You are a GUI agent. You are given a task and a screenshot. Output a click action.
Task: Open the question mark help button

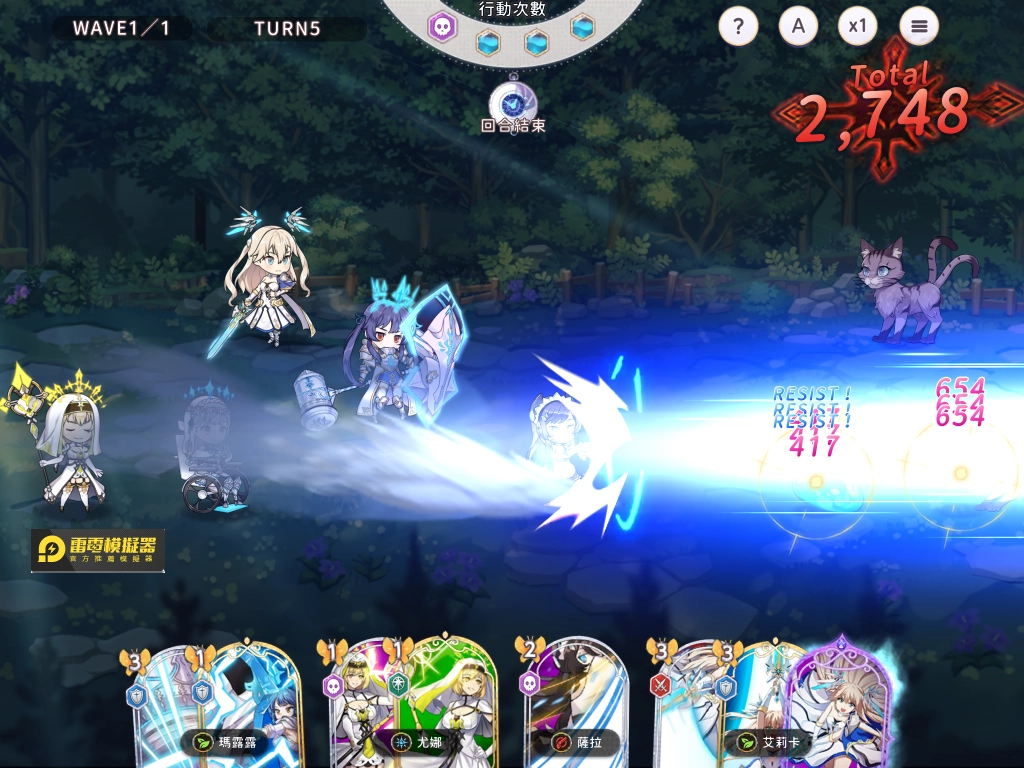738,26
